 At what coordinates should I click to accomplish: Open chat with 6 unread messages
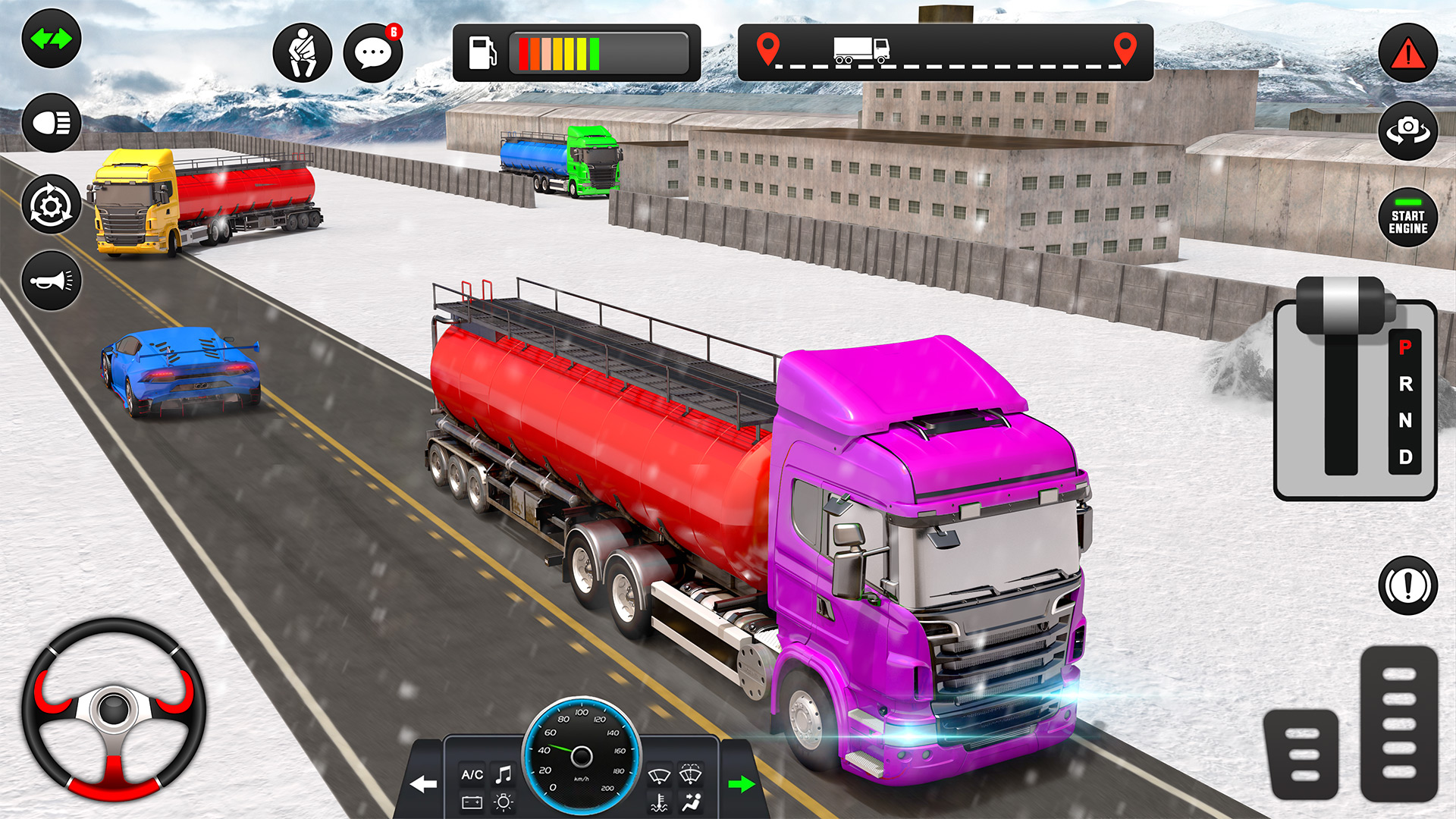(x=372, y=54)
